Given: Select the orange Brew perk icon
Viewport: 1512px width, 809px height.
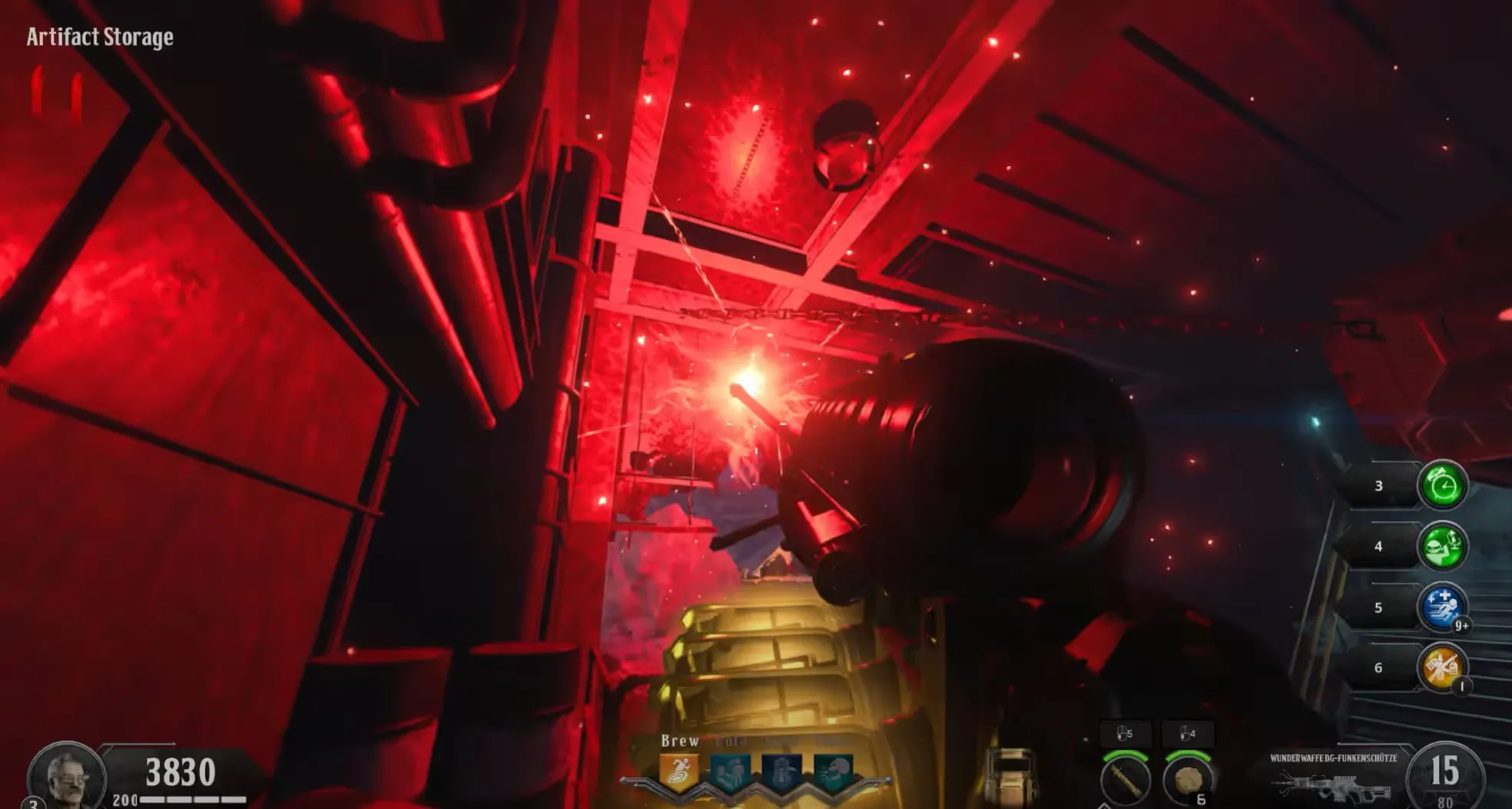Looking at the screenshot, I should point(679,772).
